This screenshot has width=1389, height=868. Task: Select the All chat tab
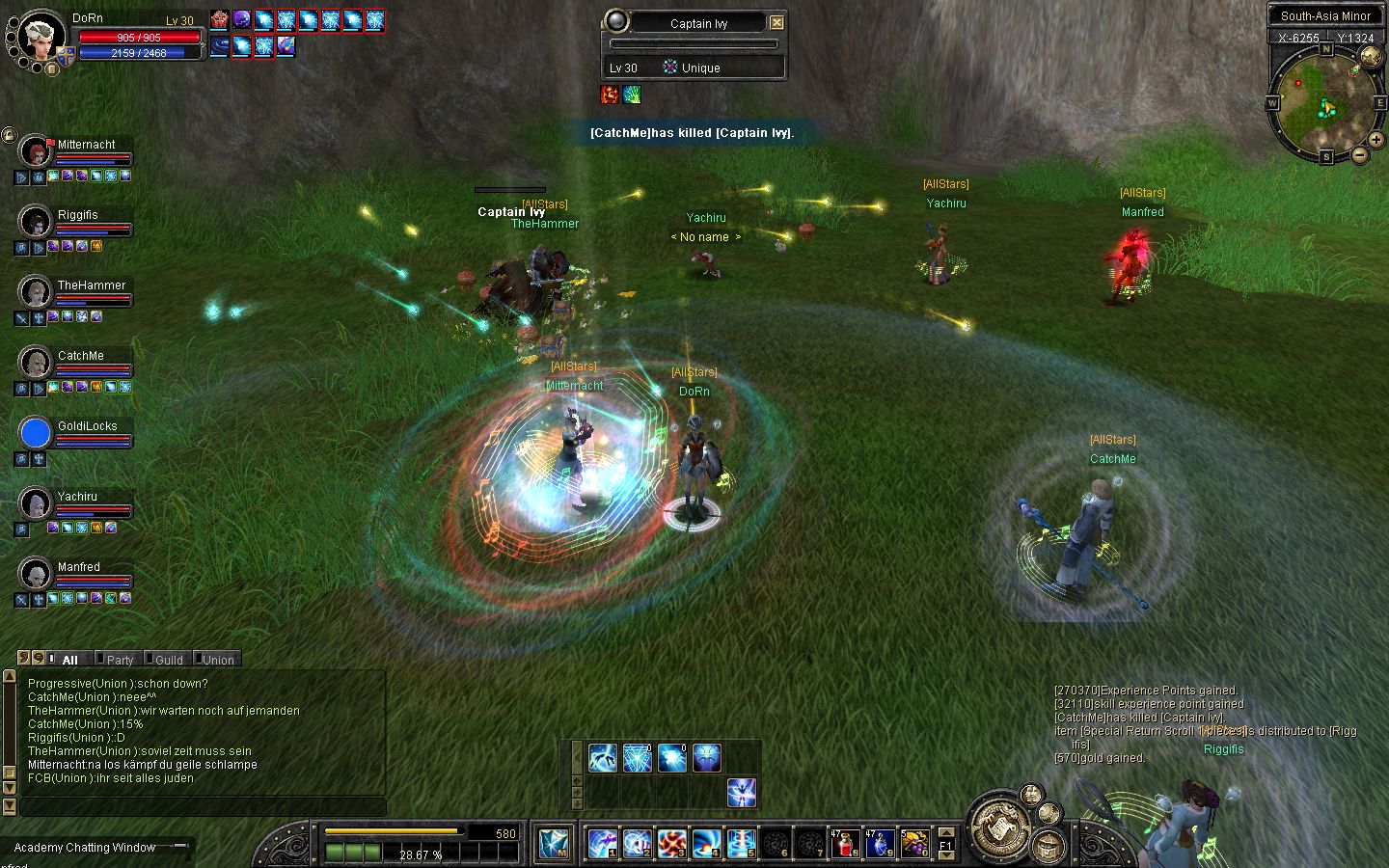click(x=69, y=660)
